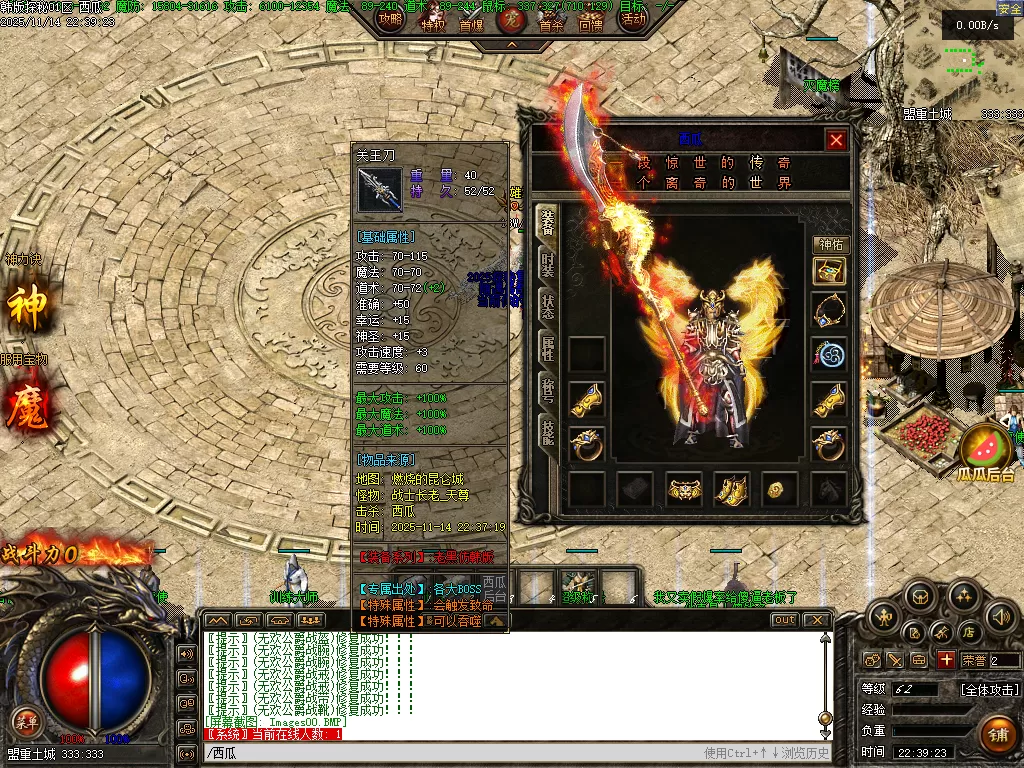
Task: Open the 状态 (status) tab
Action: [x=548, y=306]
